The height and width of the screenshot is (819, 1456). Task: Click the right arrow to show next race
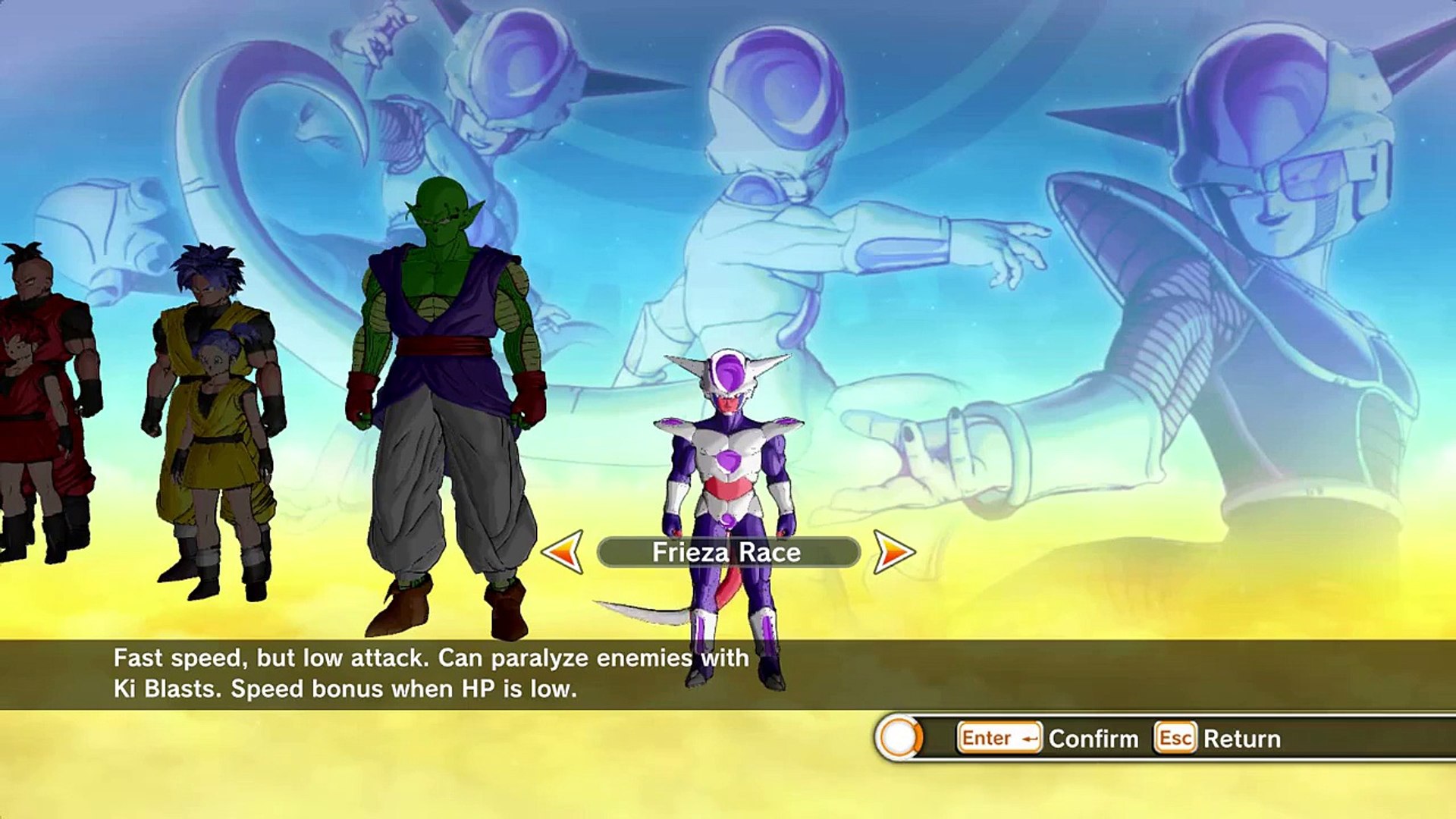[x=893, y=552]
